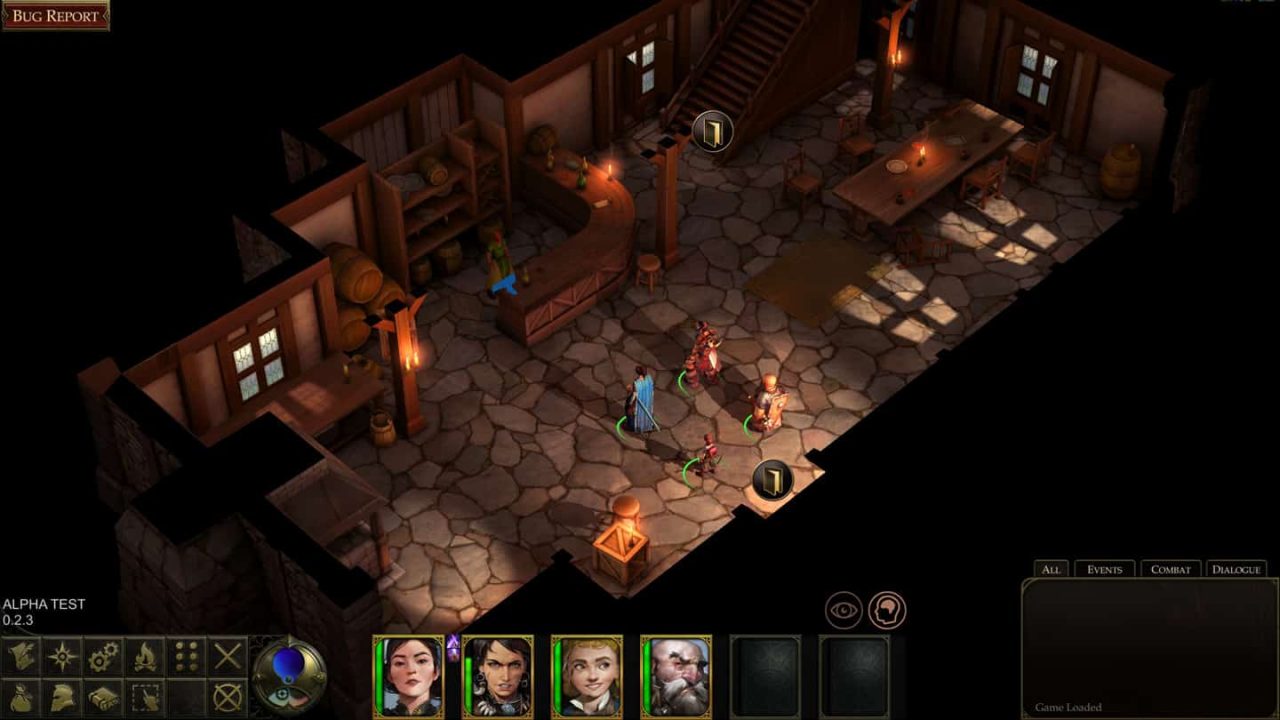Select the star-shaped ability icon
The height and width of the screenshot is (720, 1280).
click(x=60, y=655)
